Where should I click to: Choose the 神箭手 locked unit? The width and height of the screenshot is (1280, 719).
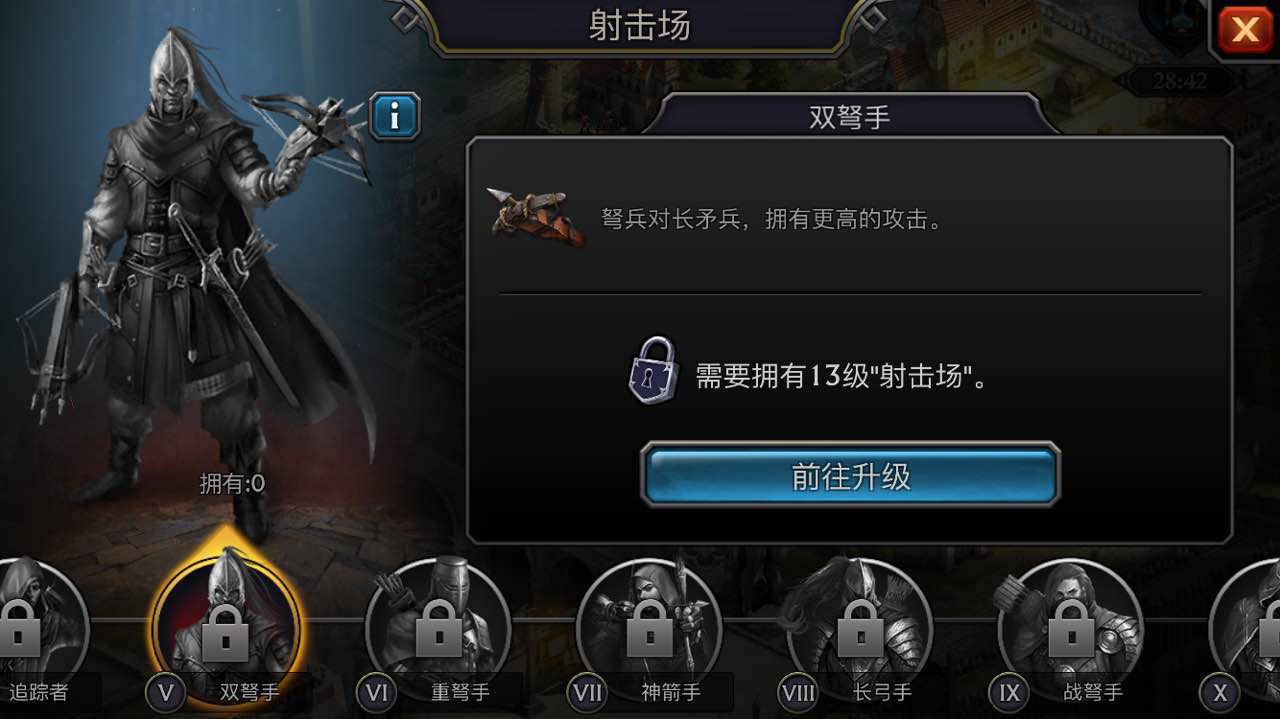click(650, 627)
